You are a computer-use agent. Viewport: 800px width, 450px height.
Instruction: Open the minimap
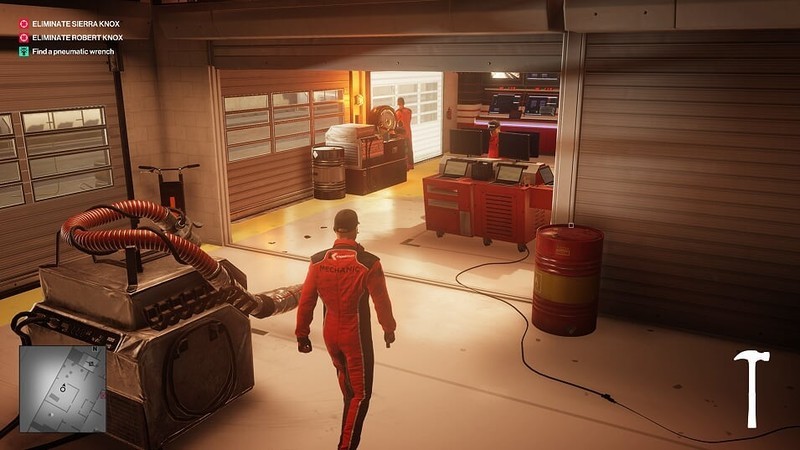[x=62, y=388]
